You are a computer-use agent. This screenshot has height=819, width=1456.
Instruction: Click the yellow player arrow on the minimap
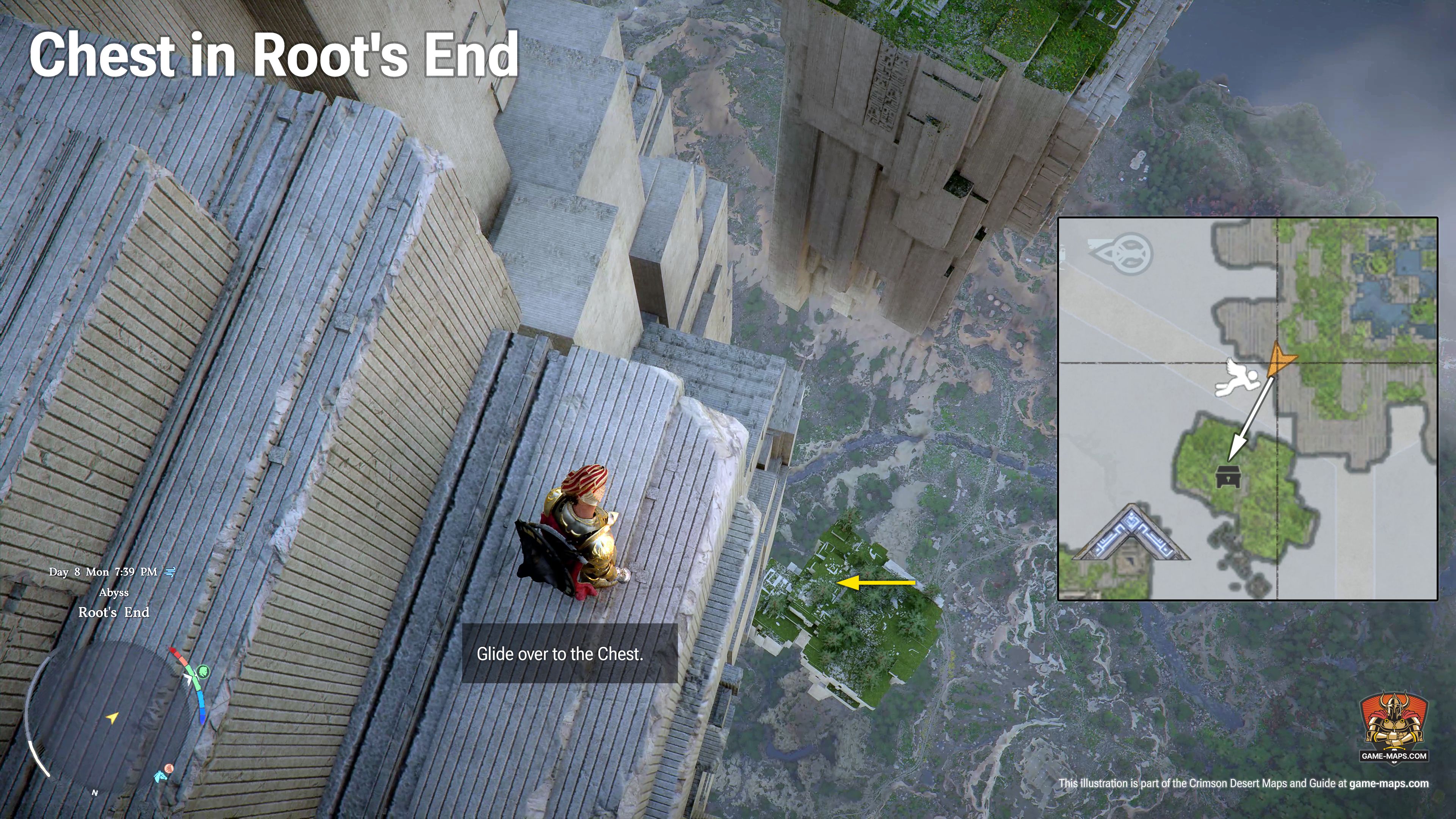tap(113, 718)
